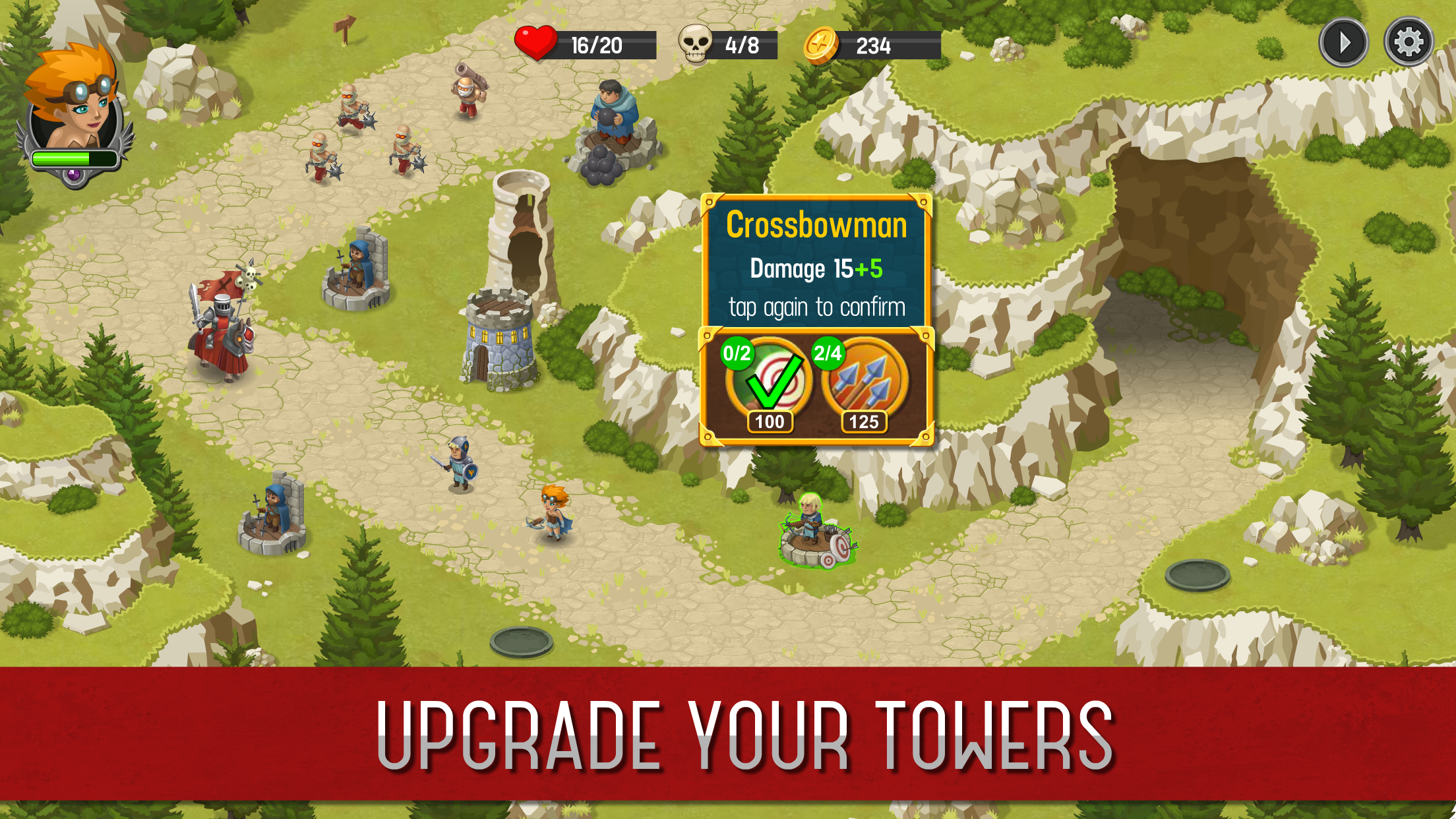Image resolution: width=1456 pixels, height=819 pixels.
Task: Enable fast-forward with the play button
Action: click(x=1343, y=43)
